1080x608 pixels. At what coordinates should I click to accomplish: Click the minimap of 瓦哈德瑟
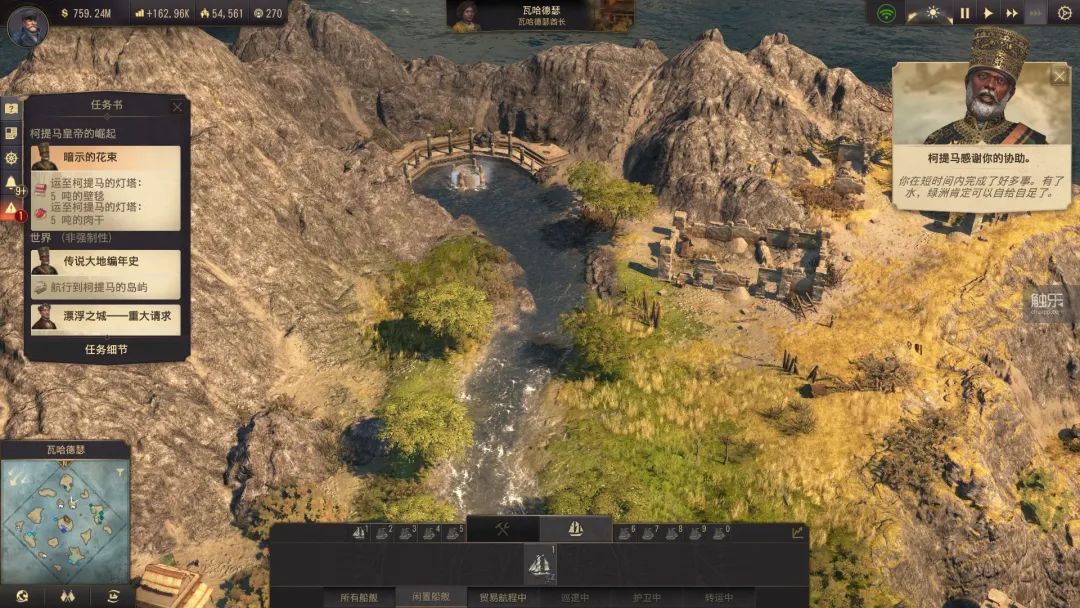pos(66,520)
